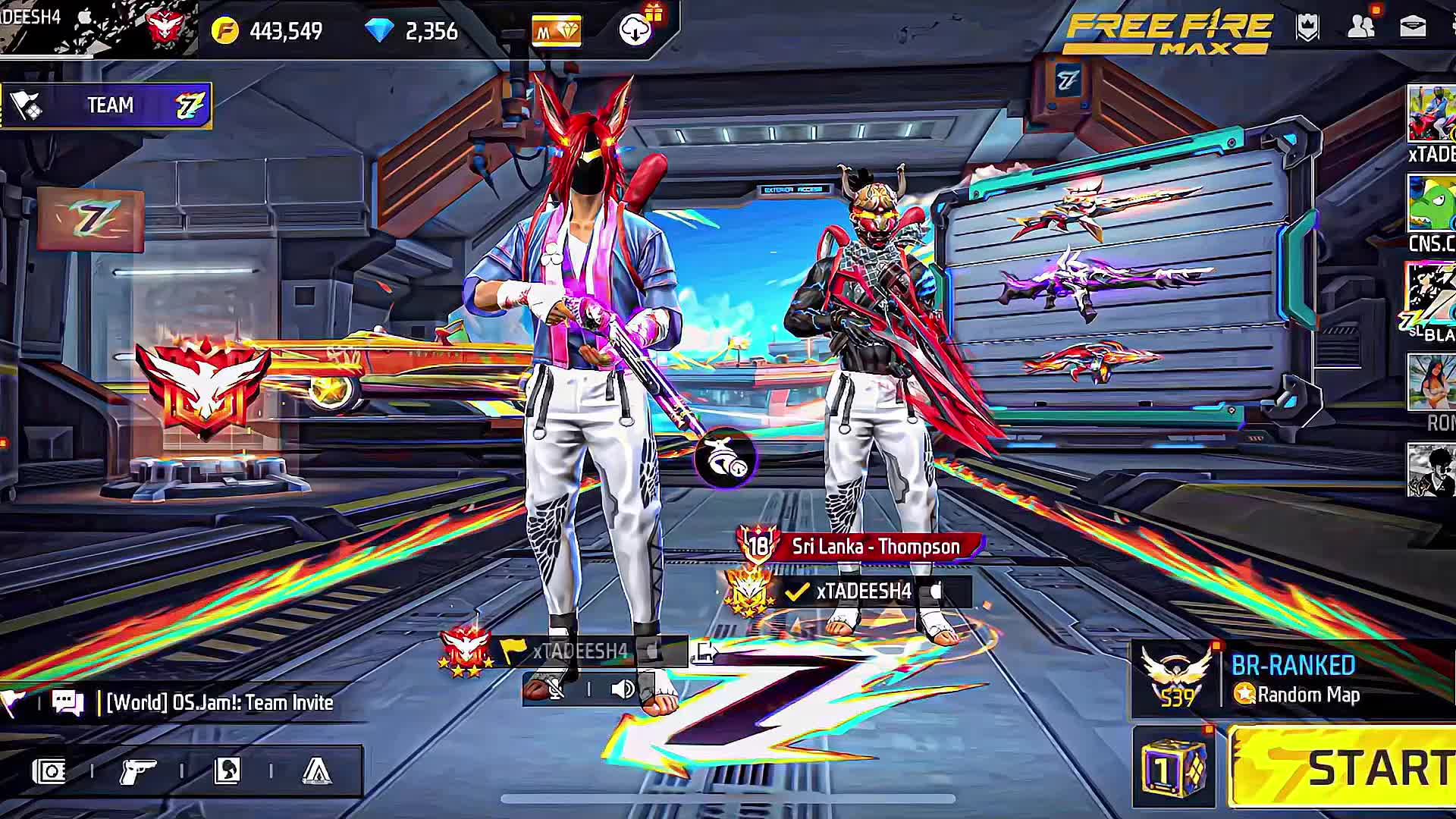Select the green dinosaur friend avatar
This screenshot has height=819, width=1456.
coord(1431,203)
